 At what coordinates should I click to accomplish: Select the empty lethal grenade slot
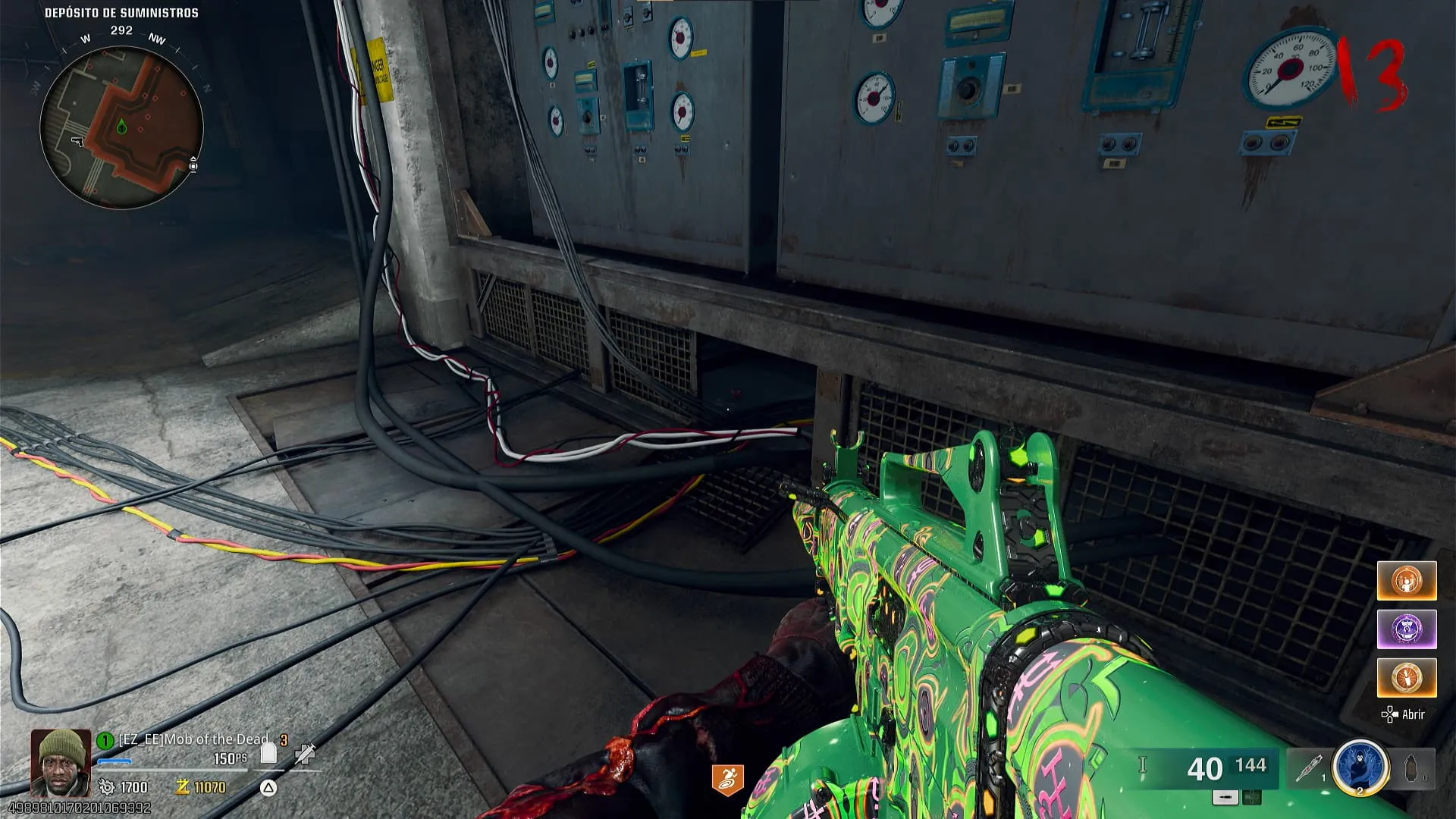click(x=1411, y=767)
